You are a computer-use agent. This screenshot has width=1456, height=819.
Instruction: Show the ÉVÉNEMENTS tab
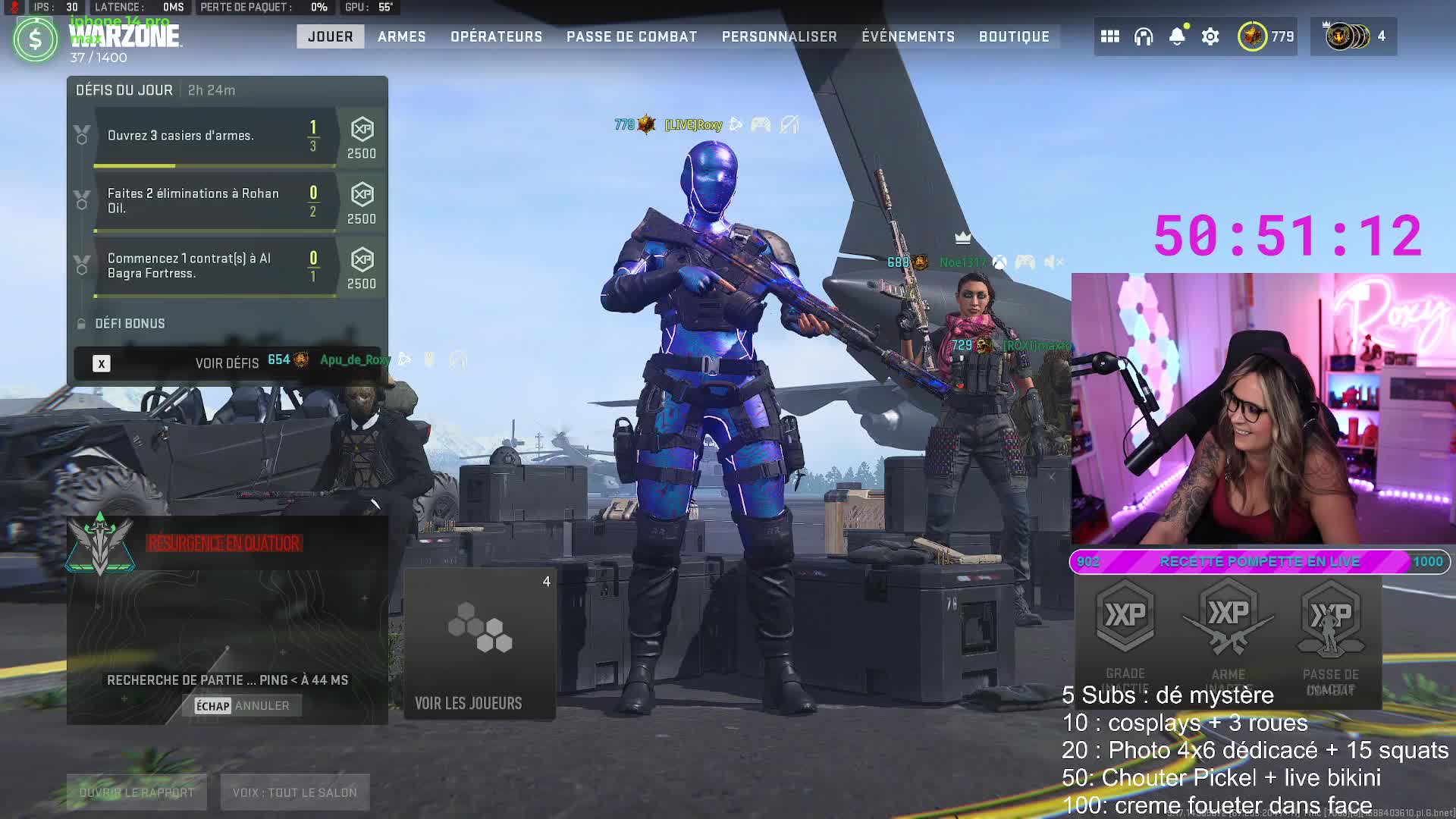[908, 36]
